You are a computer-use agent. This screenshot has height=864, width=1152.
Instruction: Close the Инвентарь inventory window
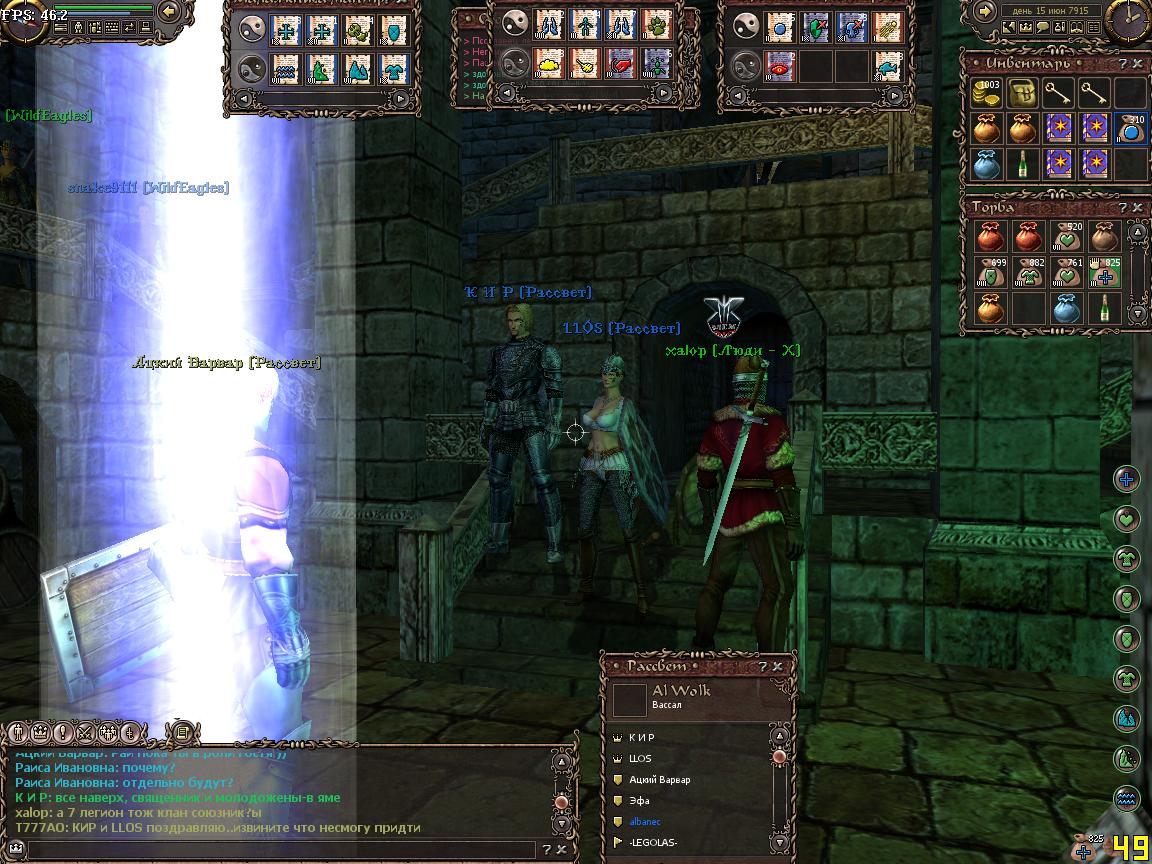pos(1137,64)
